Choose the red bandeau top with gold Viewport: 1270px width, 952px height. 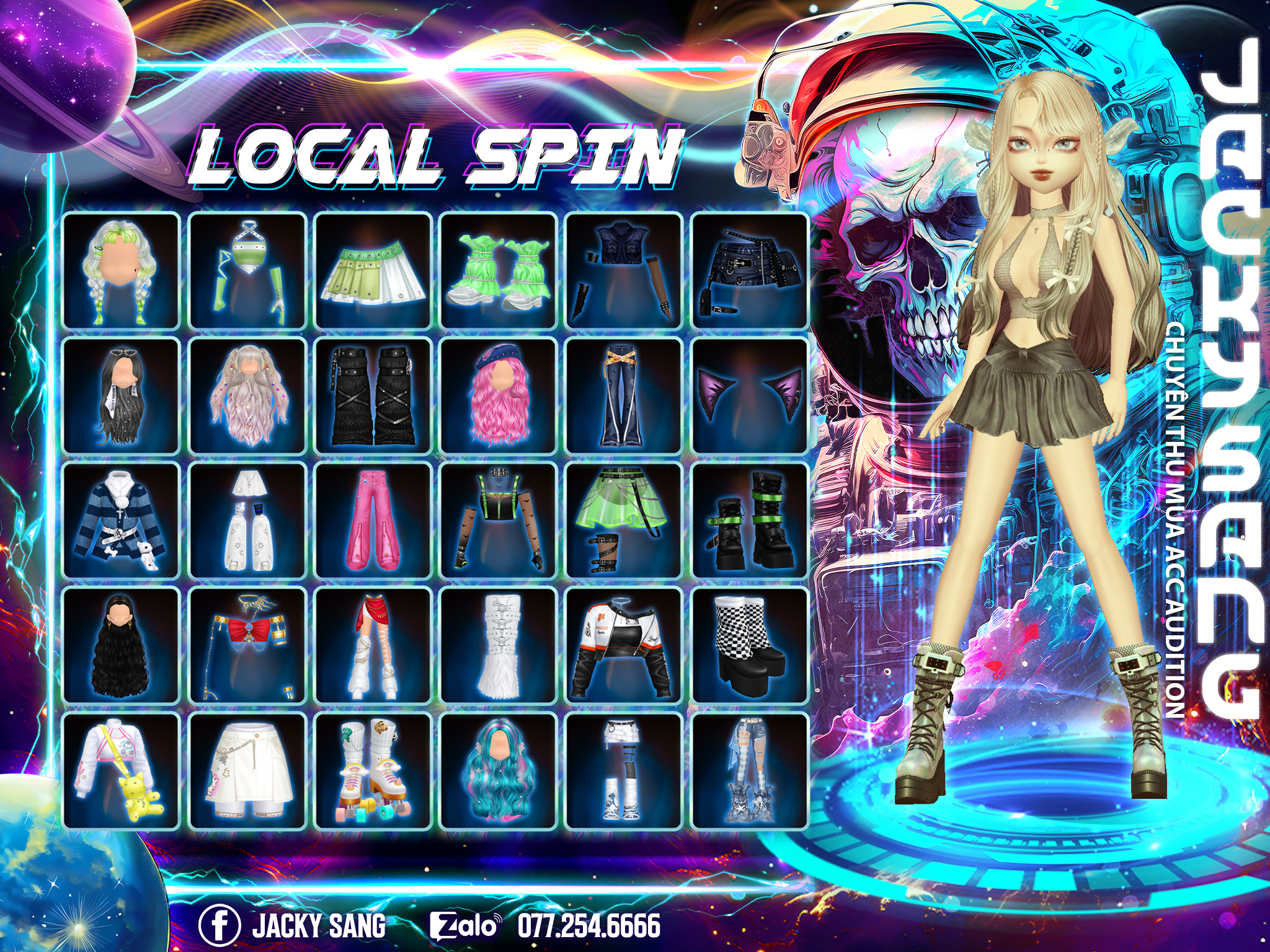click(x=247, y=646)
